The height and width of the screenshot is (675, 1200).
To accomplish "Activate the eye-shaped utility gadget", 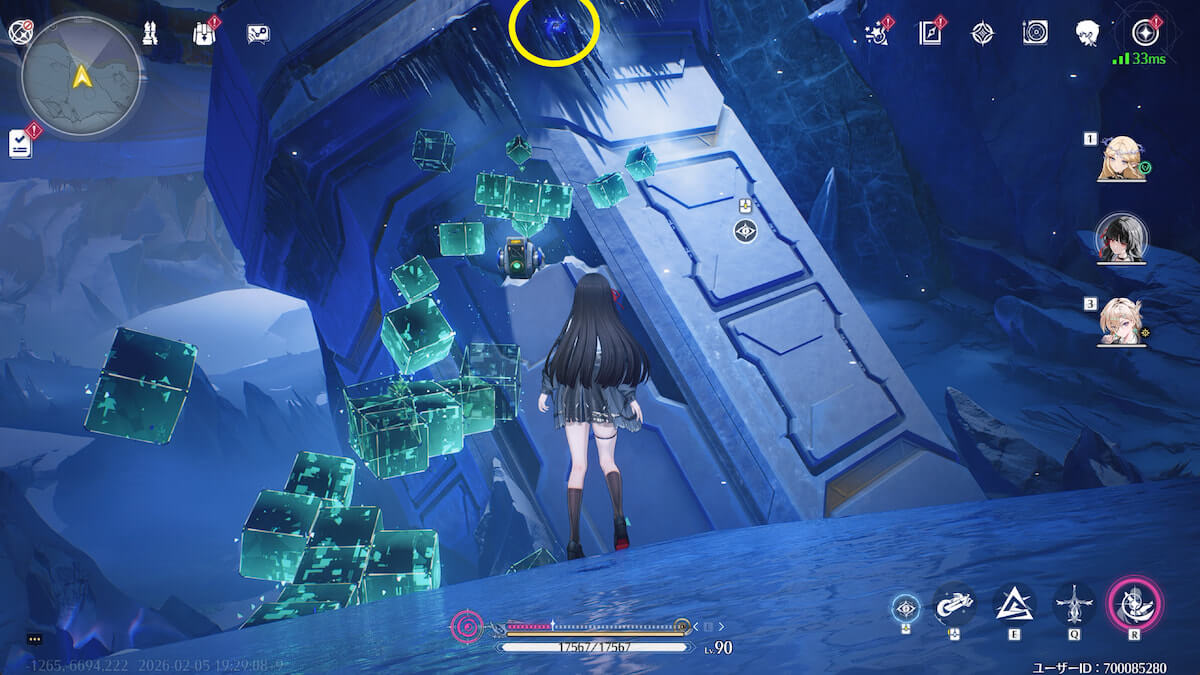I will tap(906, 605).
